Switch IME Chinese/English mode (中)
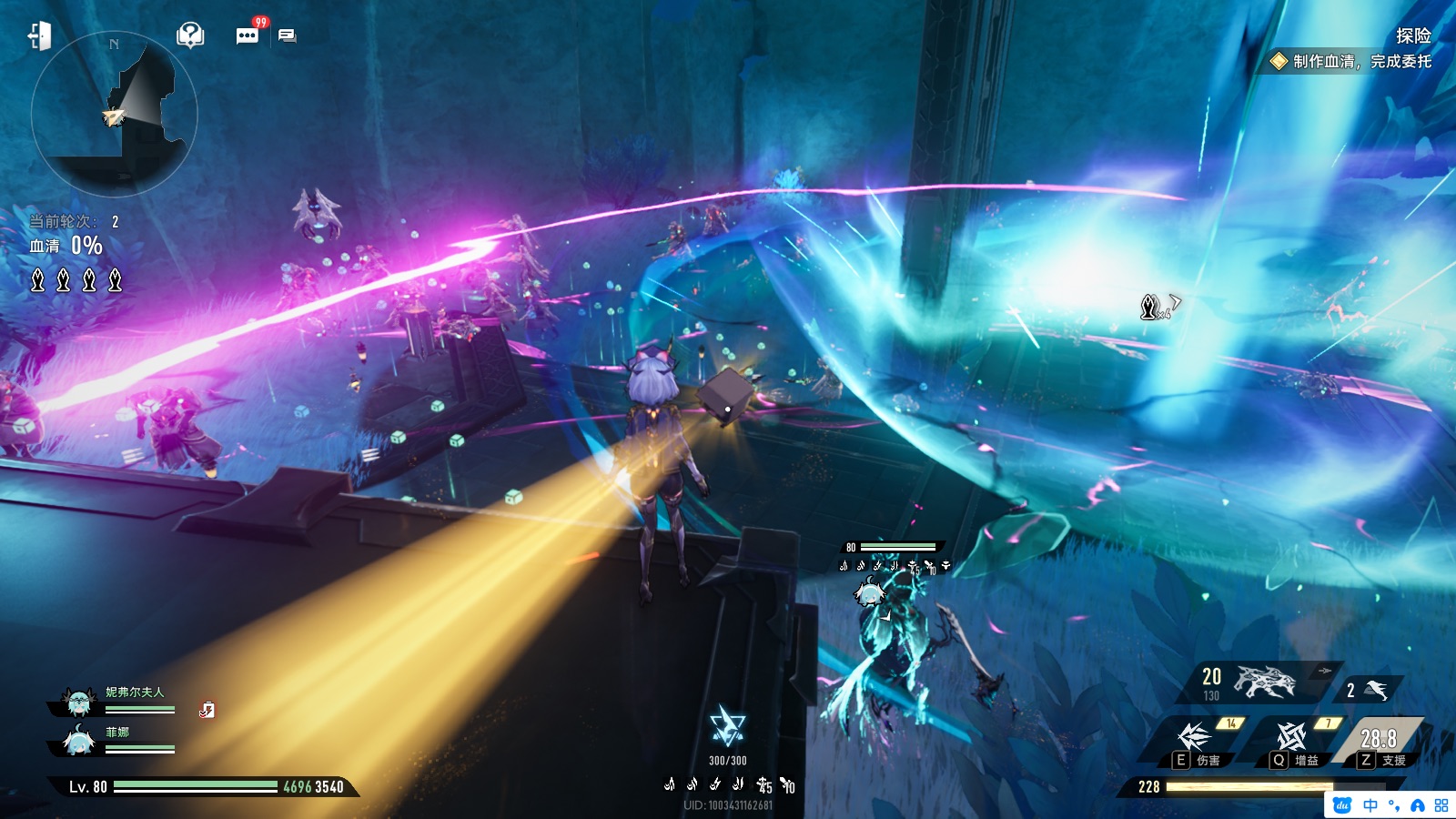This screenshot has width=1456, height=819. tap(1370, 805)
